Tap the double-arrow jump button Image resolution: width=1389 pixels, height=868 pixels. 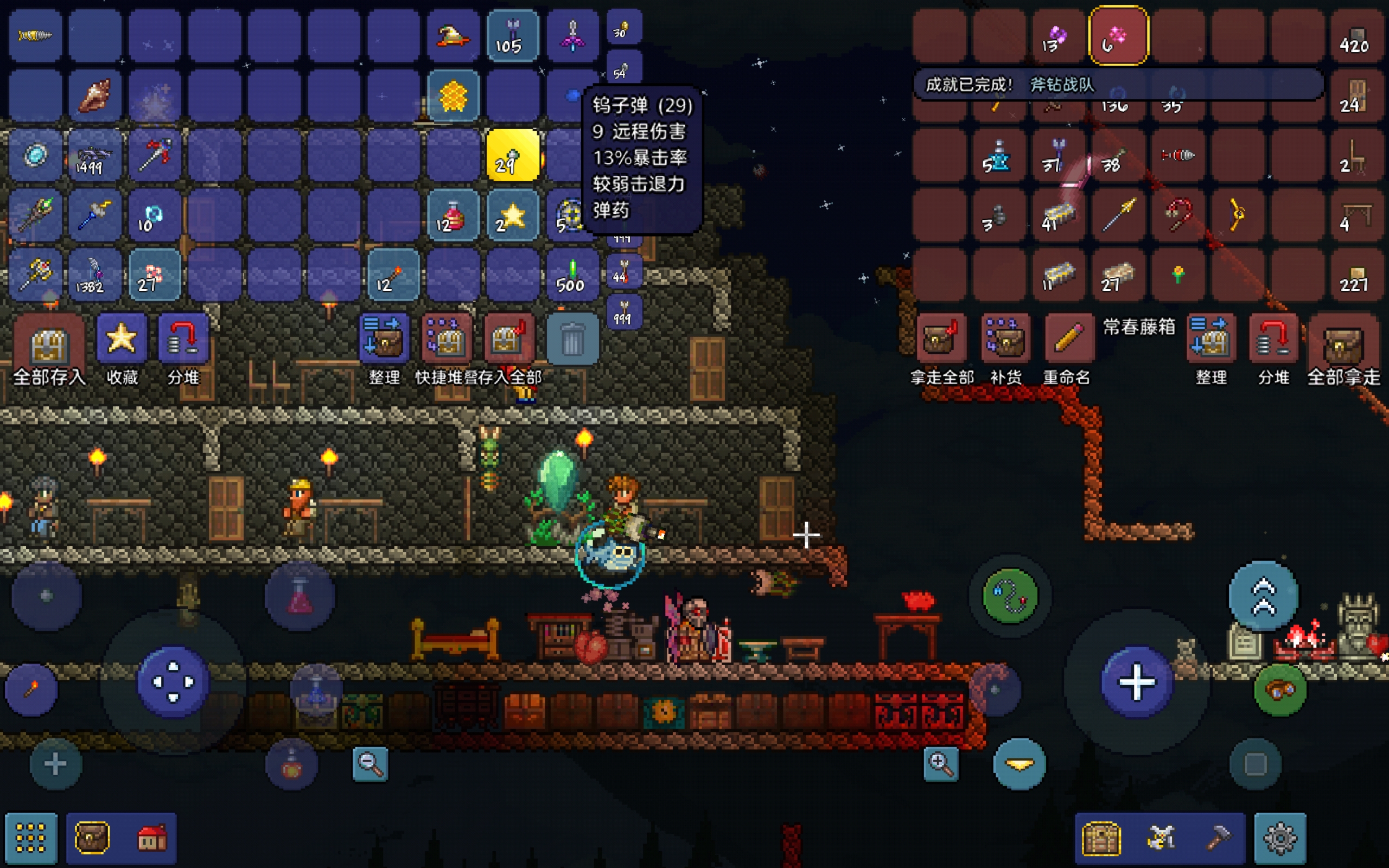(1263, 596)
